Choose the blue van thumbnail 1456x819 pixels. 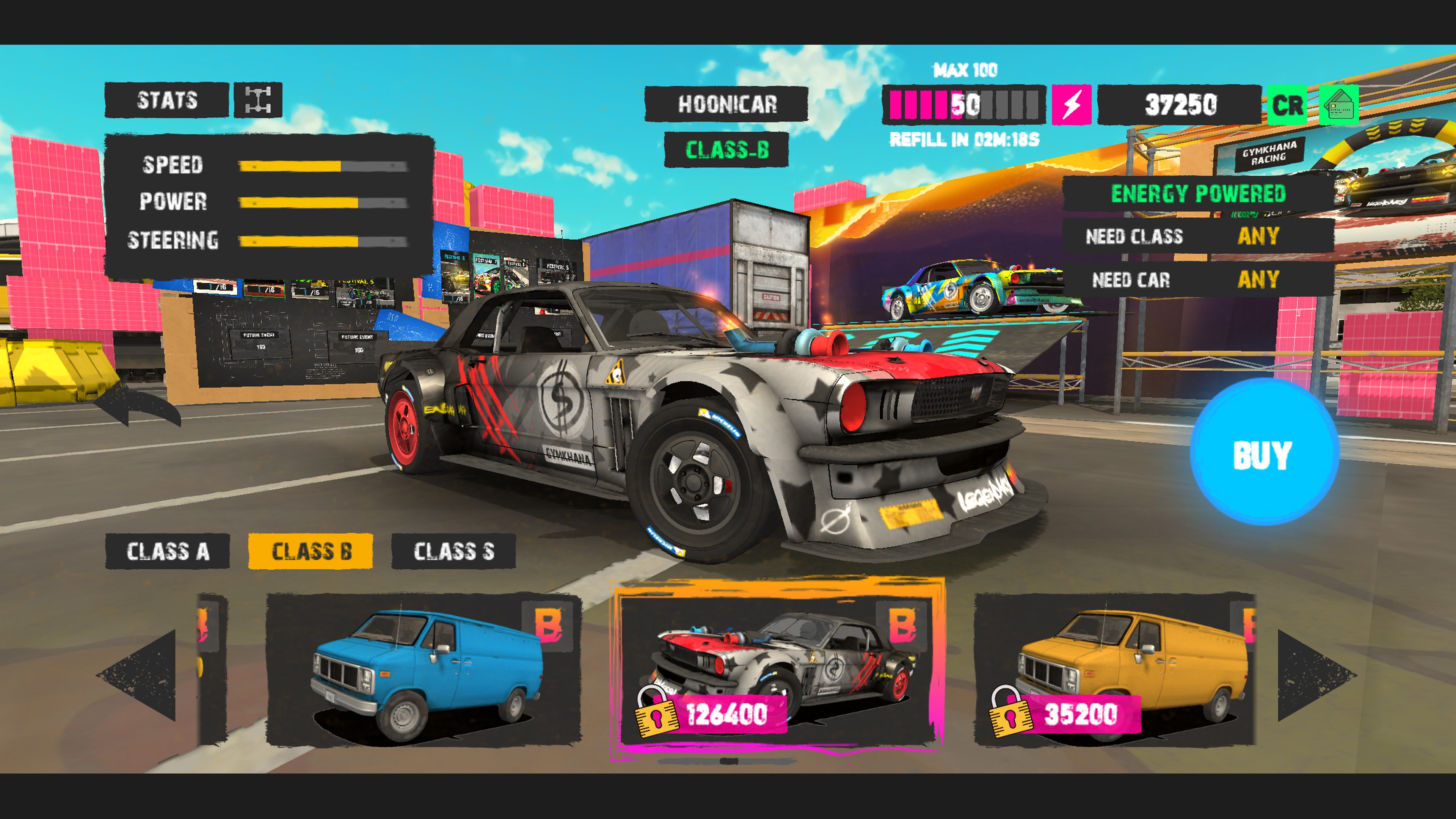pos(424,670)
